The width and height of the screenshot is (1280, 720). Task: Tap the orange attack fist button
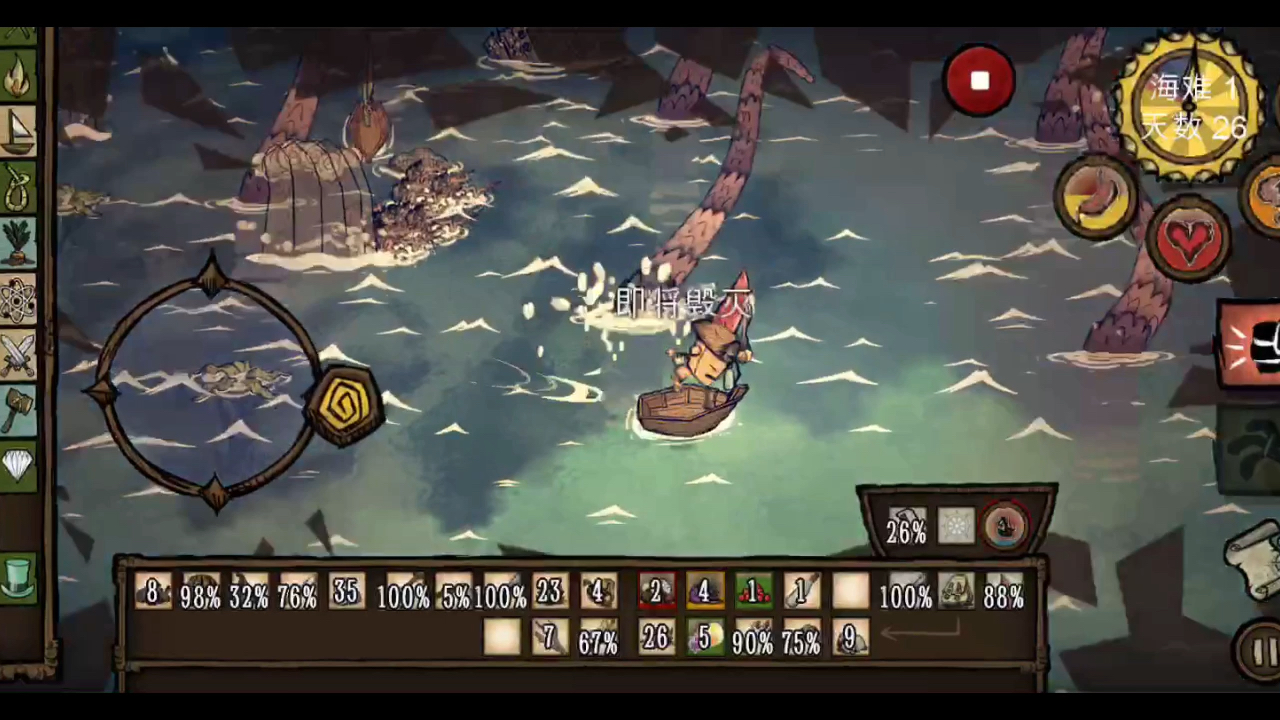pos(1251,343)
